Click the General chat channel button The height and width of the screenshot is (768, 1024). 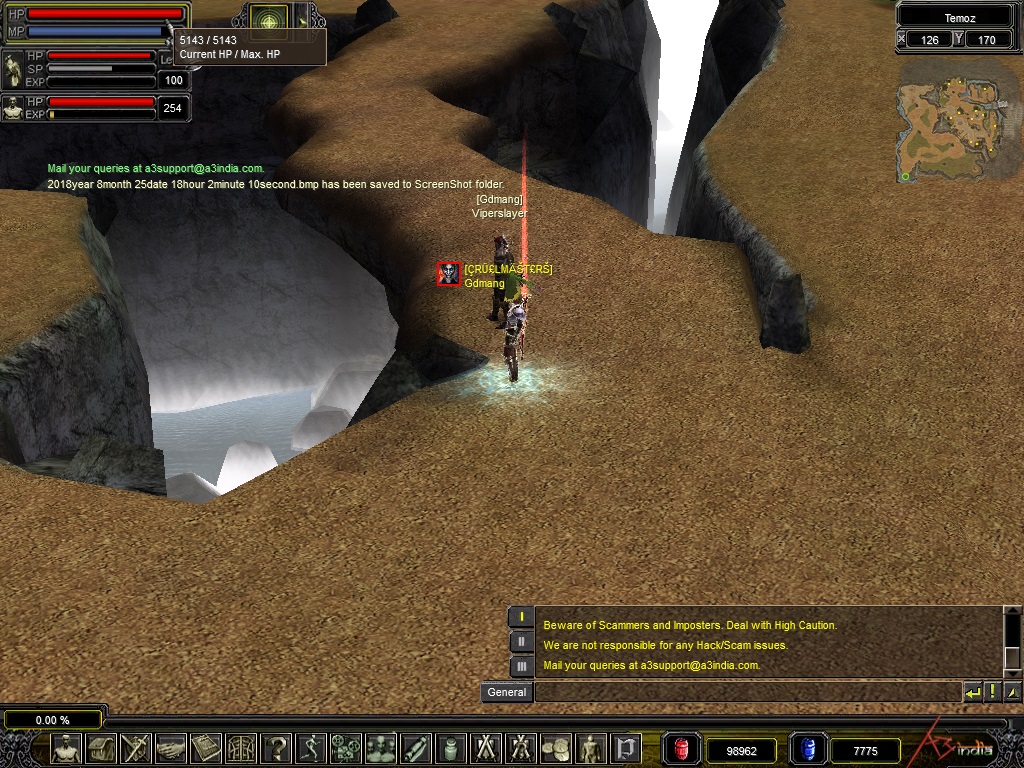(506, 692)
